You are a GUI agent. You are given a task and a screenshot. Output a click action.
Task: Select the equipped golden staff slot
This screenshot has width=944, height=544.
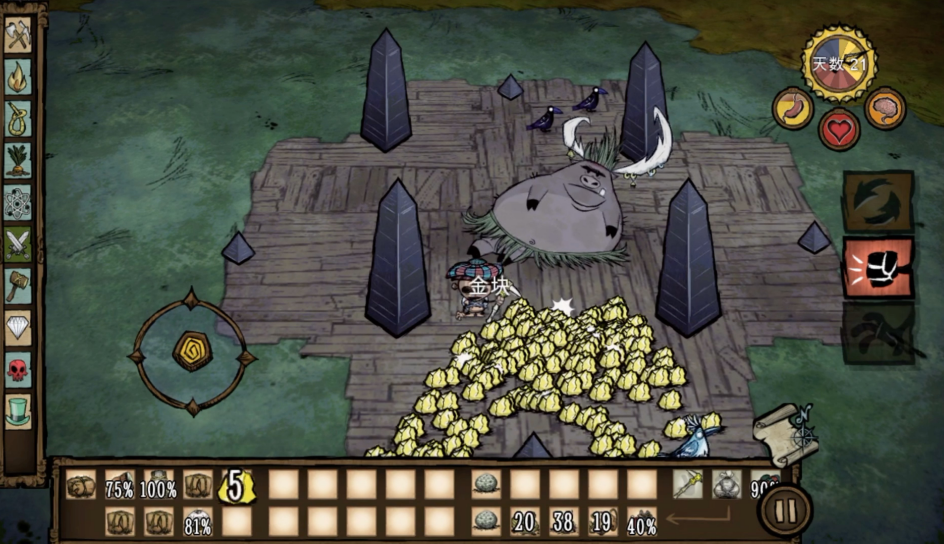687,485
